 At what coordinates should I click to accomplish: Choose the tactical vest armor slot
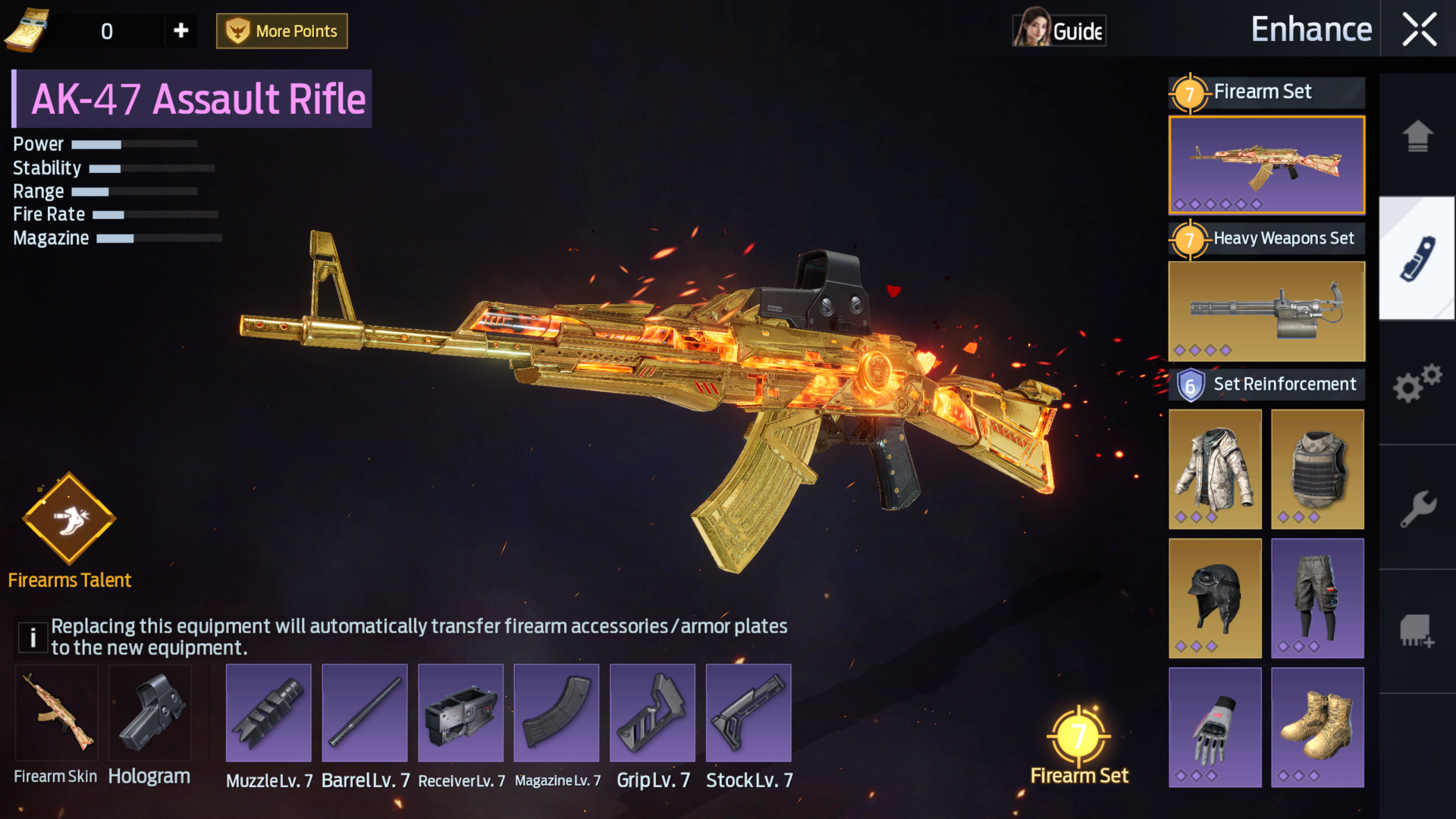pos(1317,469)
